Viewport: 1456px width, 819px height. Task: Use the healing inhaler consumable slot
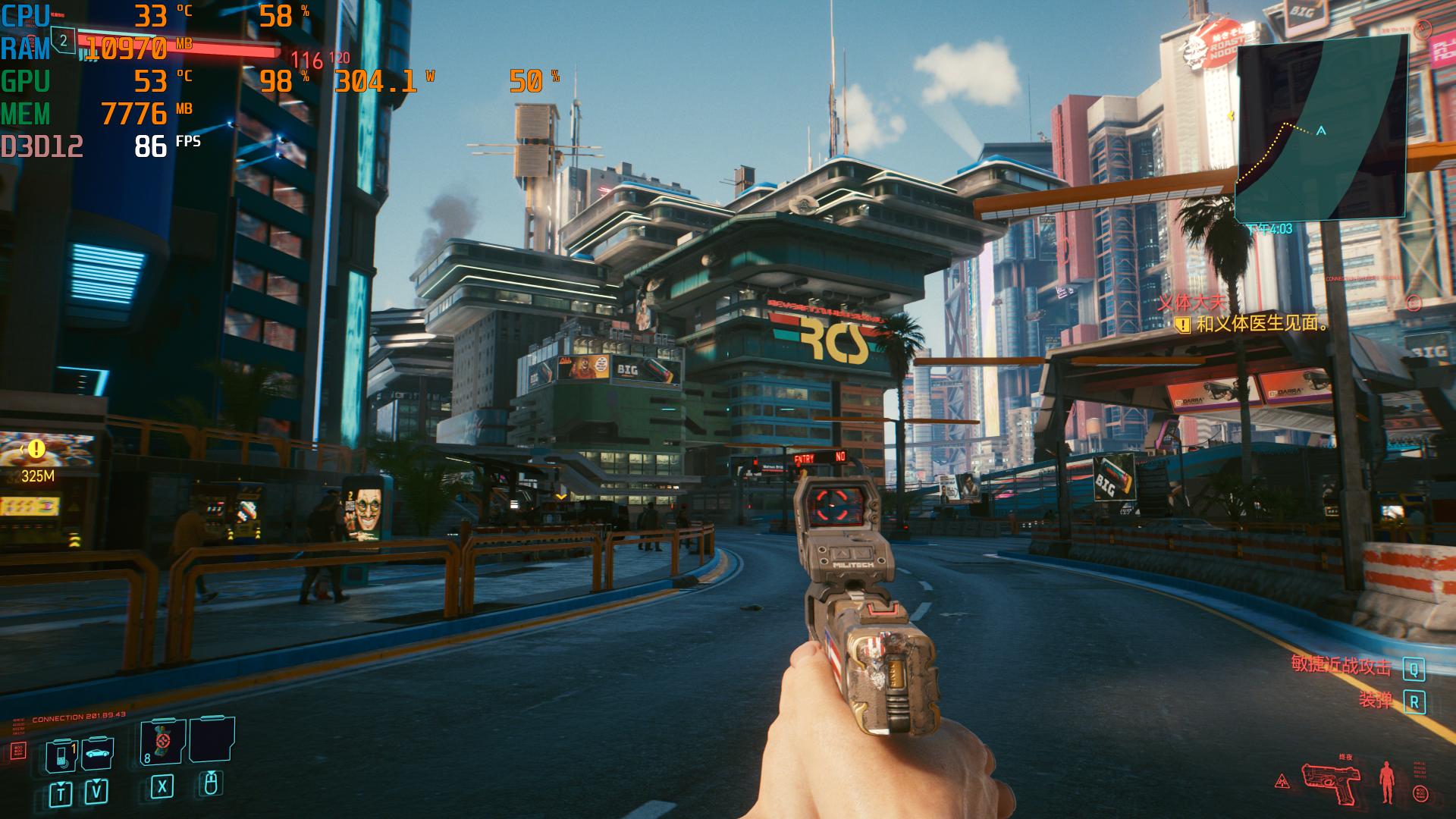(162, 742)
